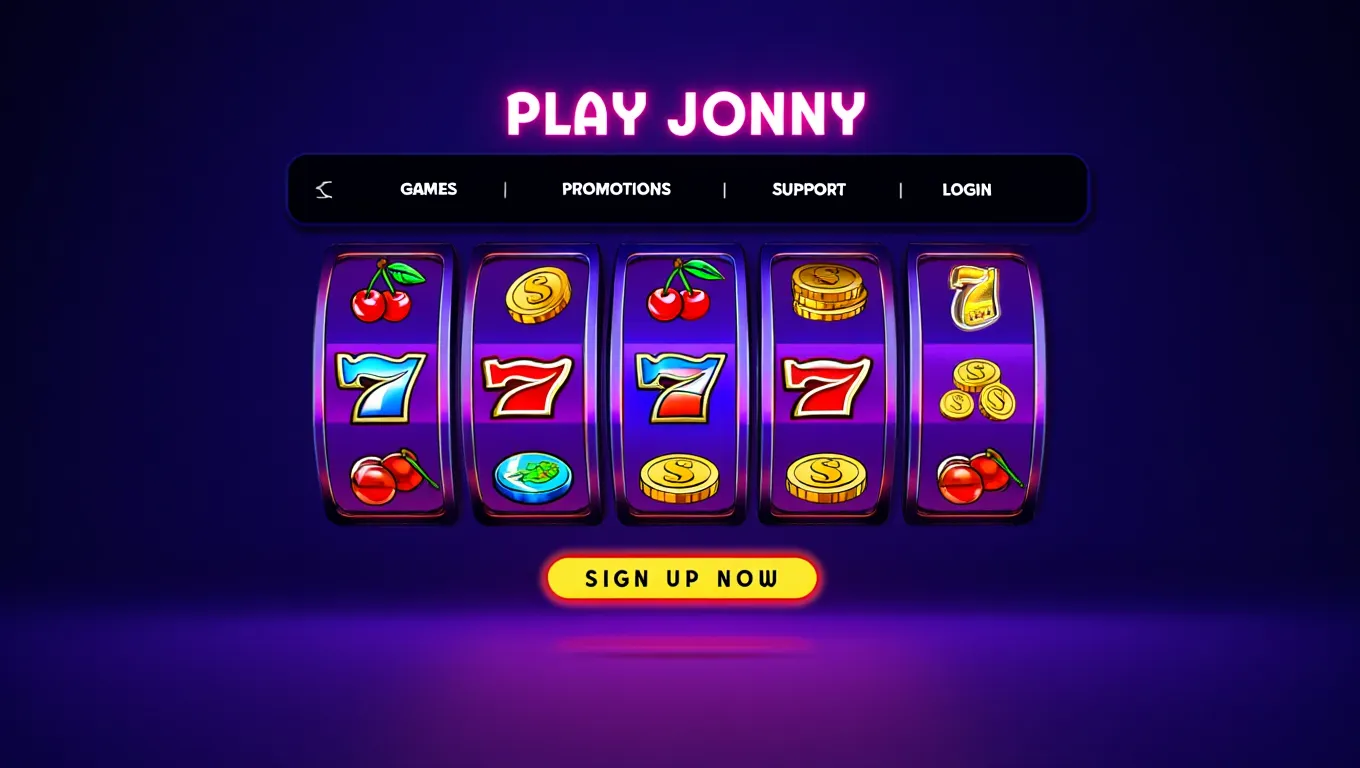Click the gold coin at the bottom of reel three

click(x=680, y=480)
